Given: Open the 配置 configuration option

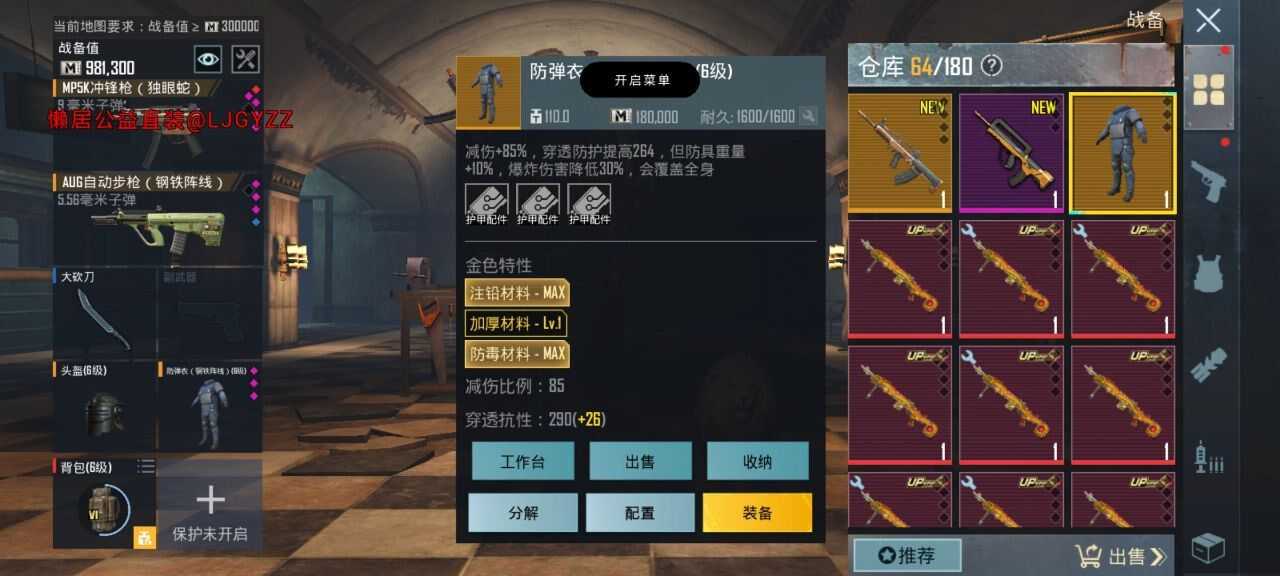Looking at the screenshot, I should (640, 512).
